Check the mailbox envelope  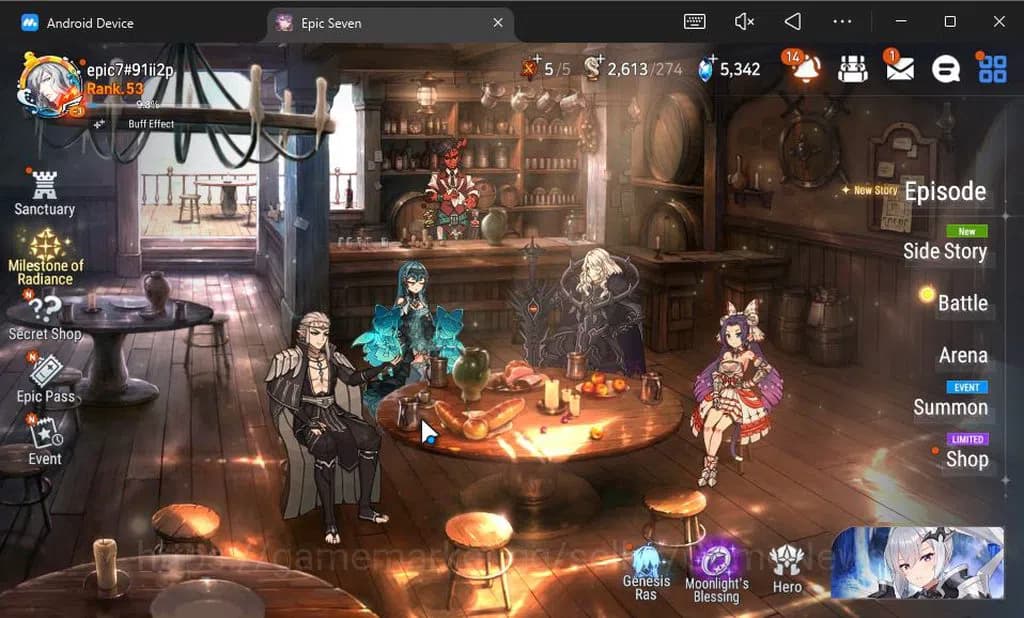[x=899, y=68]
